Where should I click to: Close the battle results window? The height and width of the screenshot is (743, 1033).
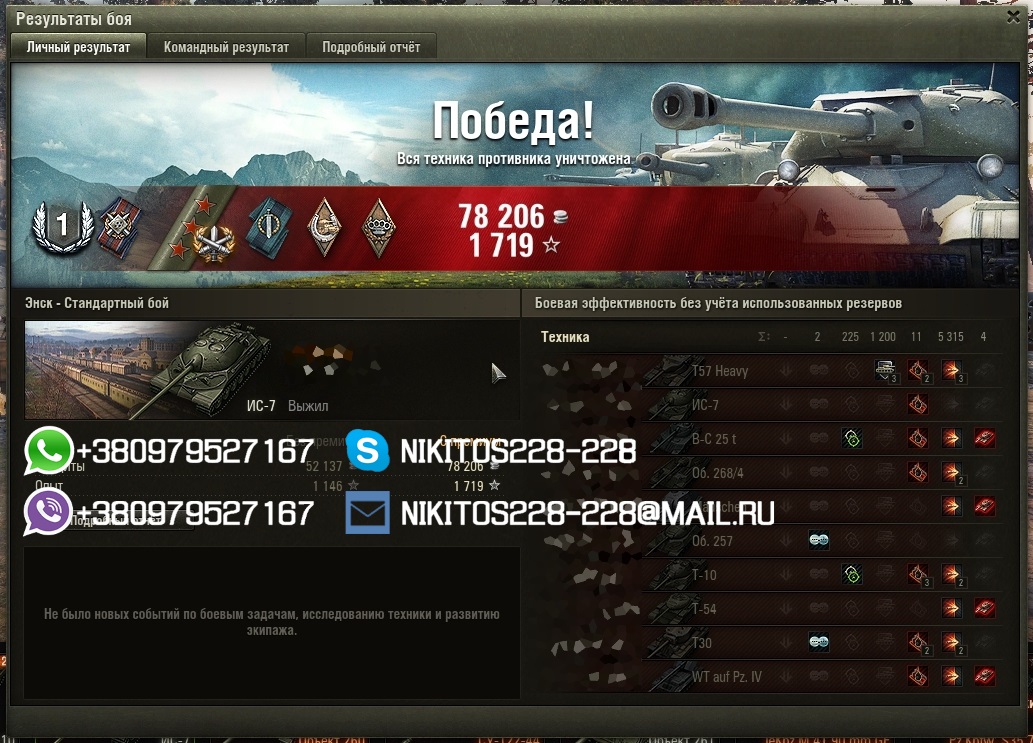(1015, 16)
